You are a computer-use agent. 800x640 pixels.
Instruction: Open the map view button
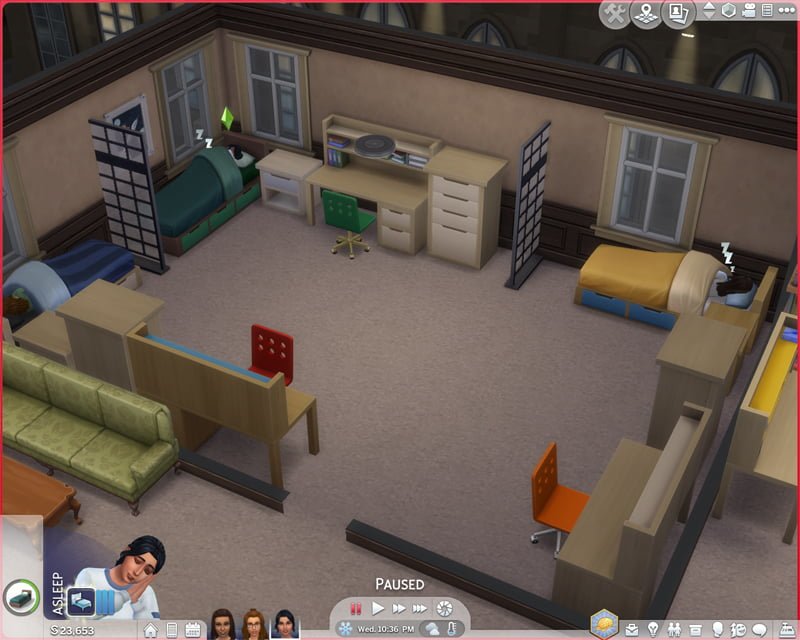[647, 12]
